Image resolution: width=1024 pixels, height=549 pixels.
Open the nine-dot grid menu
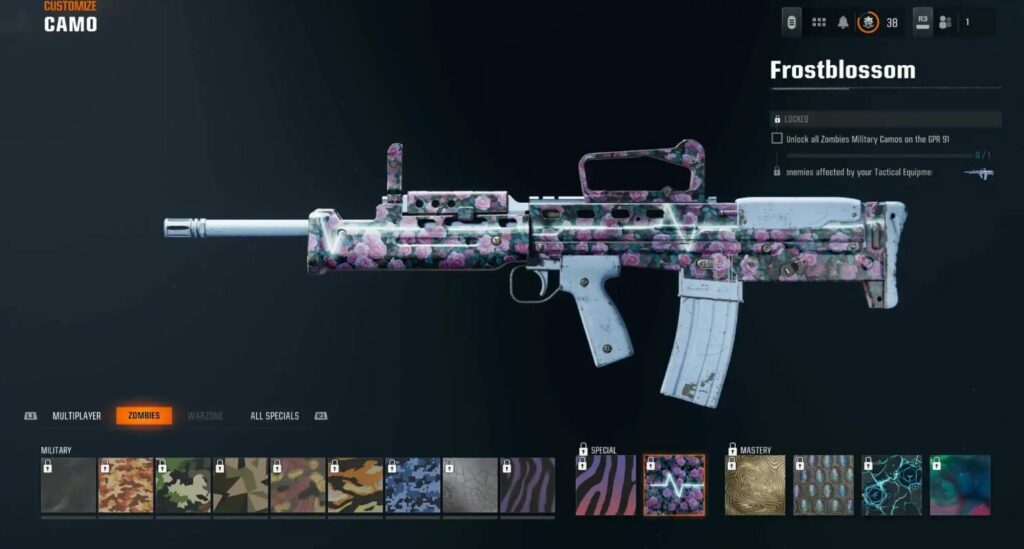coord(819,22)
